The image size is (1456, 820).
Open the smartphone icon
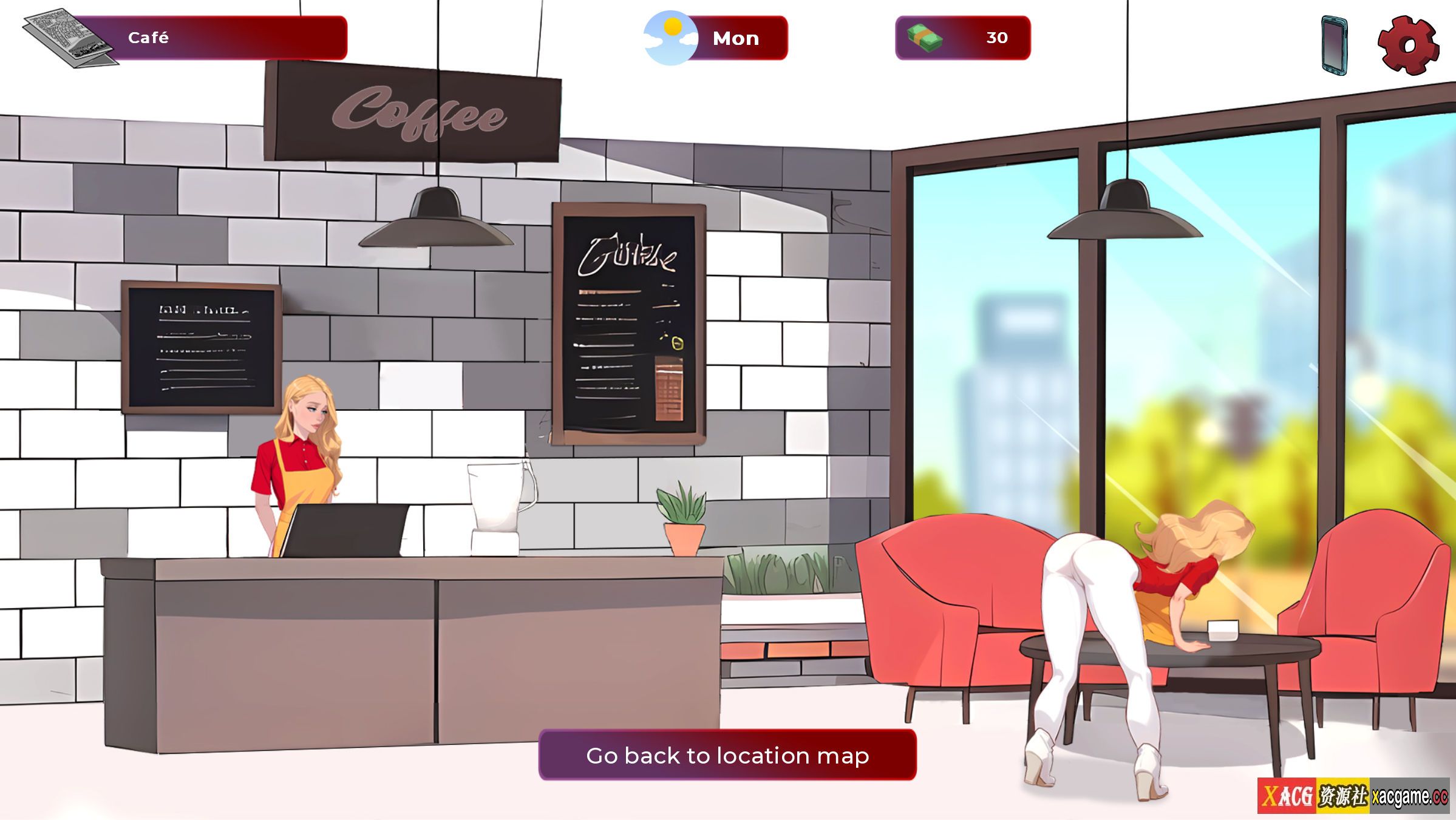pos(1335,46)
